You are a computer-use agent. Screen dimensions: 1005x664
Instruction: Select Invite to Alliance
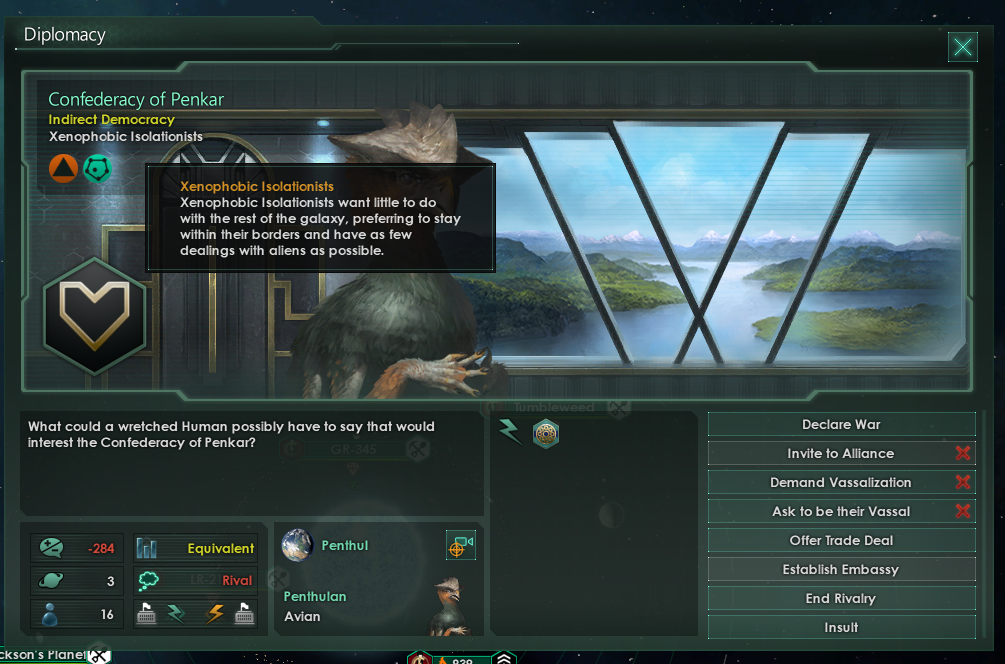coord(841,454)
